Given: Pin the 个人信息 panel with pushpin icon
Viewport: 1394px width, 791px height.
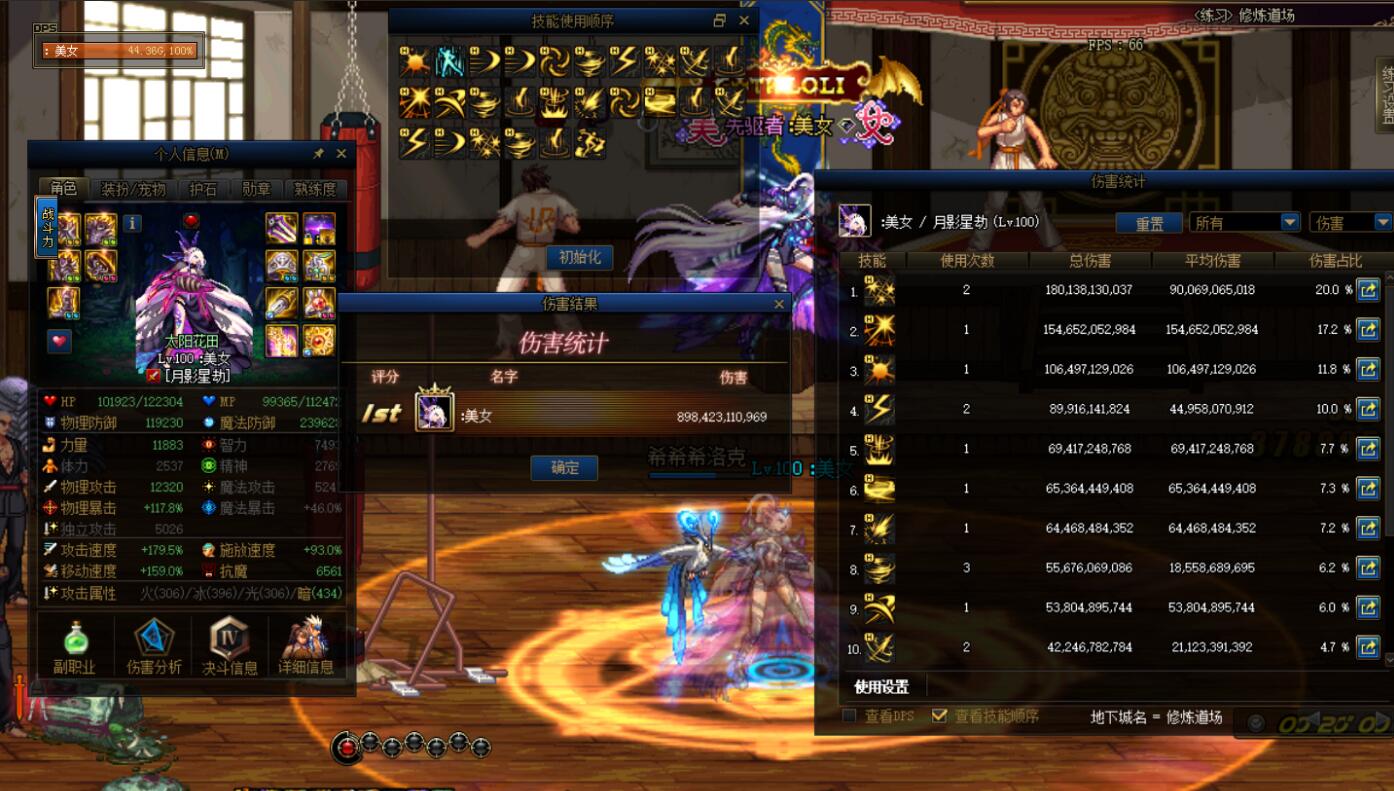Looking at the screenshot, I should [318, 154].
